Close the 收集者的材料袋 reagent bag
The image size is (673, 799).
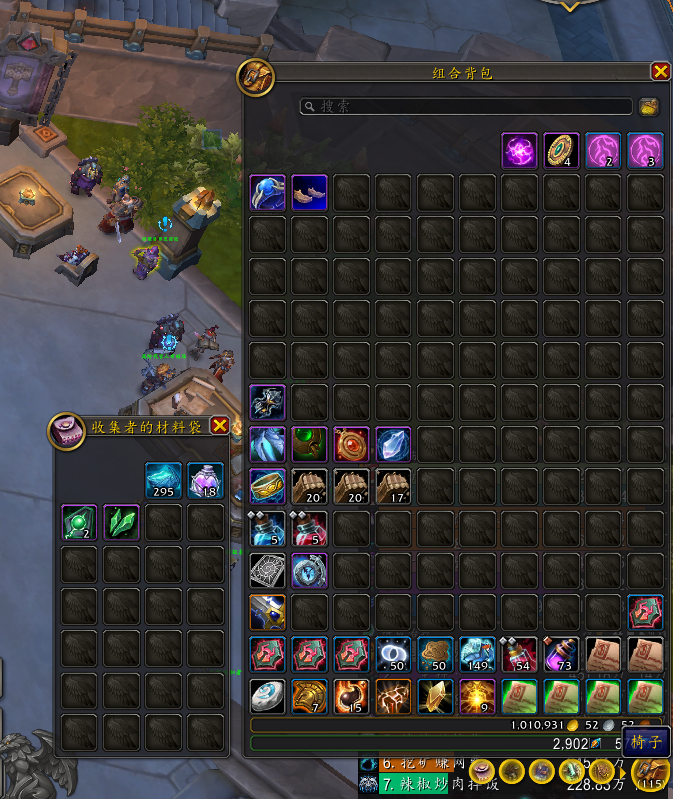[220, 425]
